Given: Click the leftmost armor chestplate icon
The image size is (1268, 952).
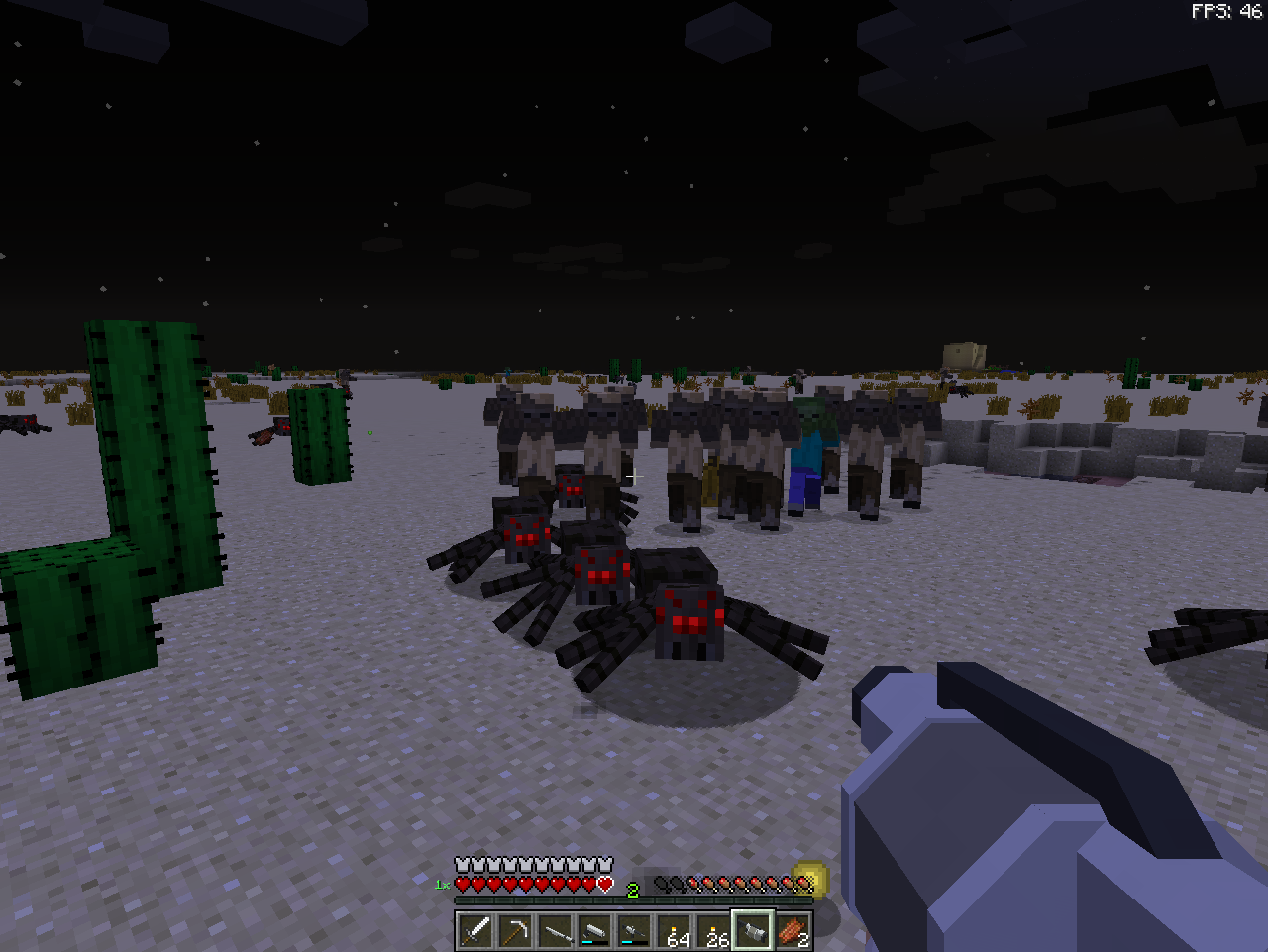Looking at the screenshot, I should pyautogui.click(x=461, y=864).
